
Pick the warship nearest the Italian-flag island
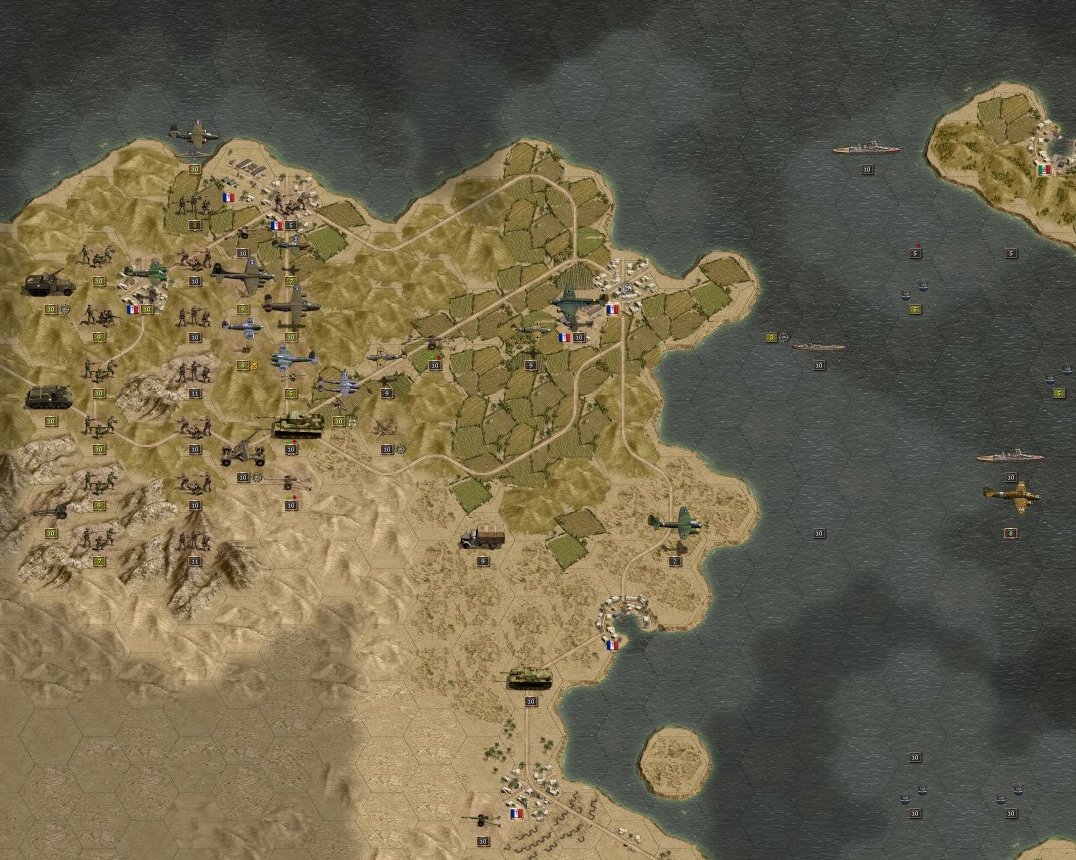coord(866,149)
